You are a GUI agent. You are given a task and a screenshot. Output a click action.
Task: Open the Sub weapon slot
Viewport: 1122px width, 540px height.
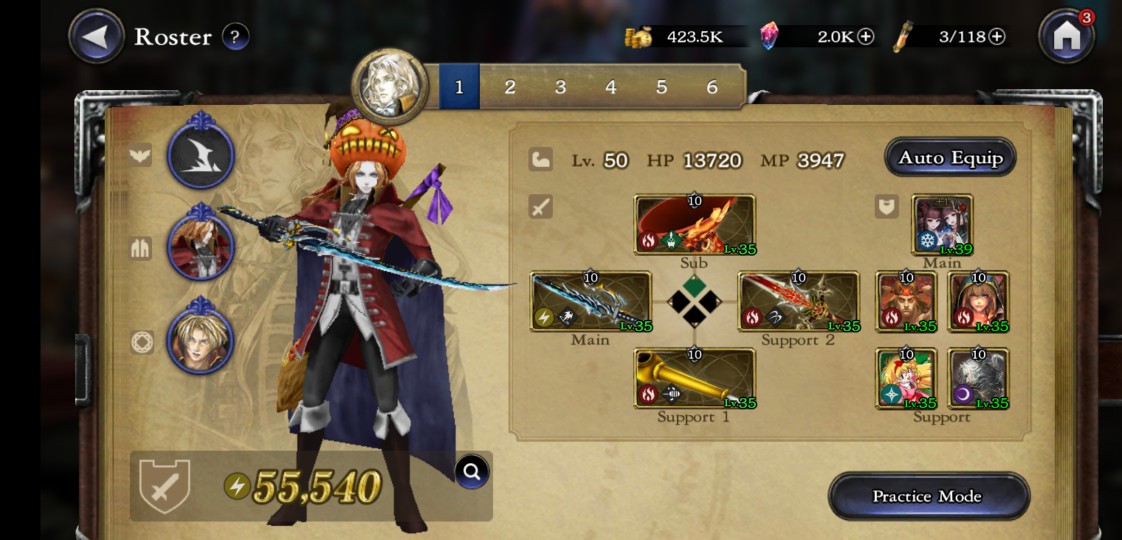tap(694, 224)
